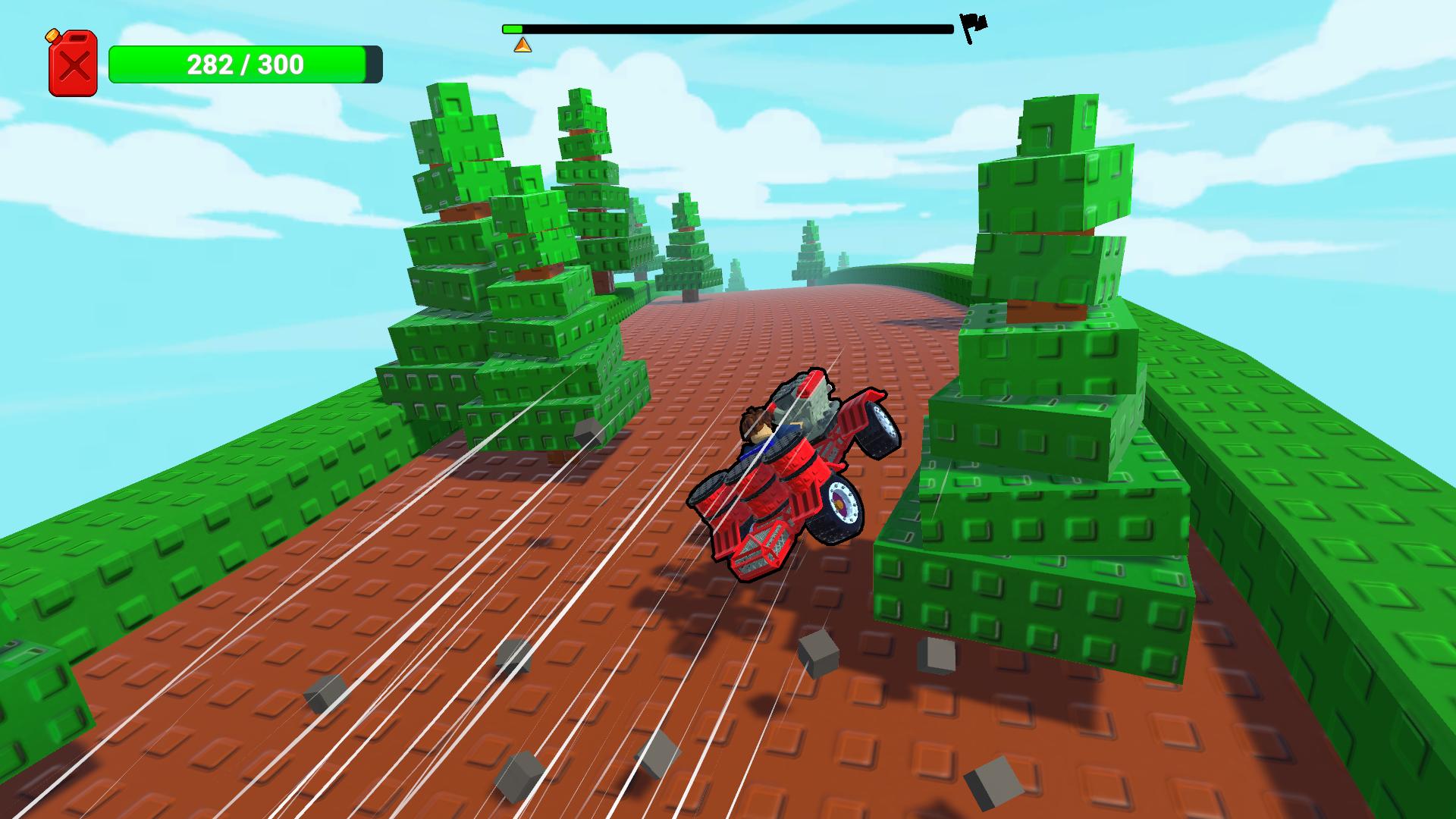Select the 300 maximum fuel label
The height and width of the screenshot is (819, 1456).
[281, 66]
